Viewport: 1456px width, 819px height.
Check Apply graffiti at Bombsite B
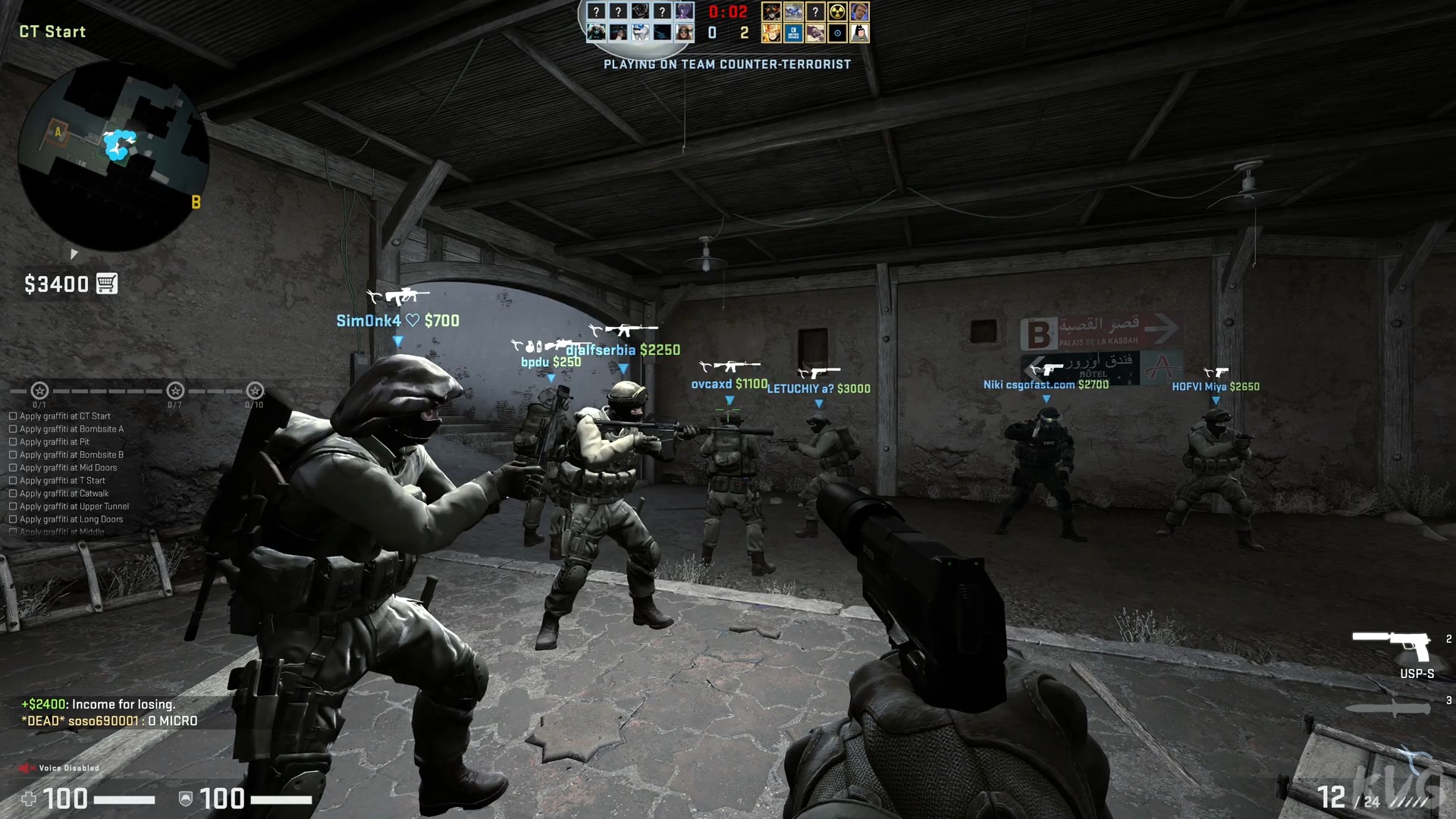pyautogui.click(x=12, y=454)
